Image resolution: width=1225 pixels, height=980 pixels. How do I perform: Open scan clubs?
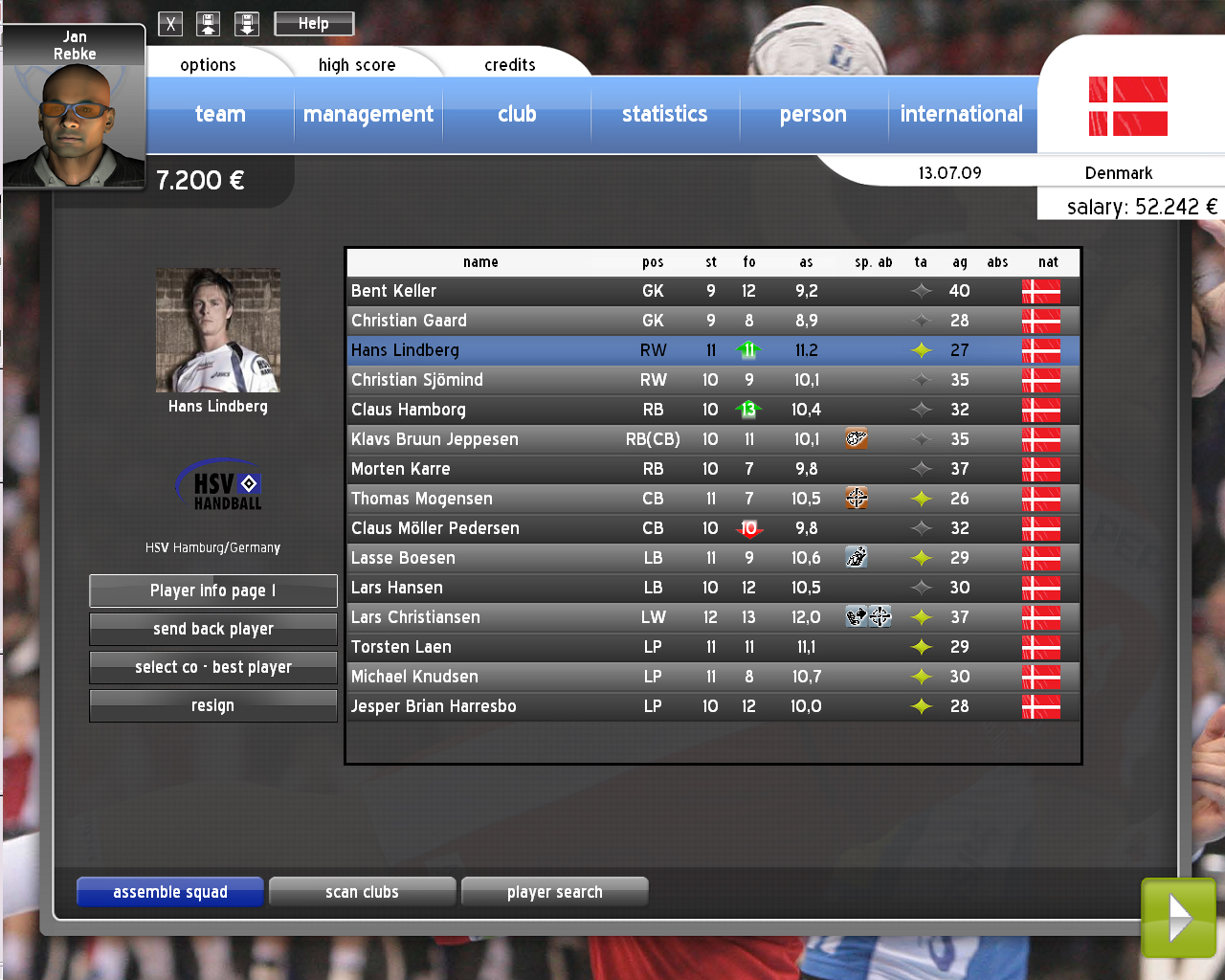click(x=362, y=892)
